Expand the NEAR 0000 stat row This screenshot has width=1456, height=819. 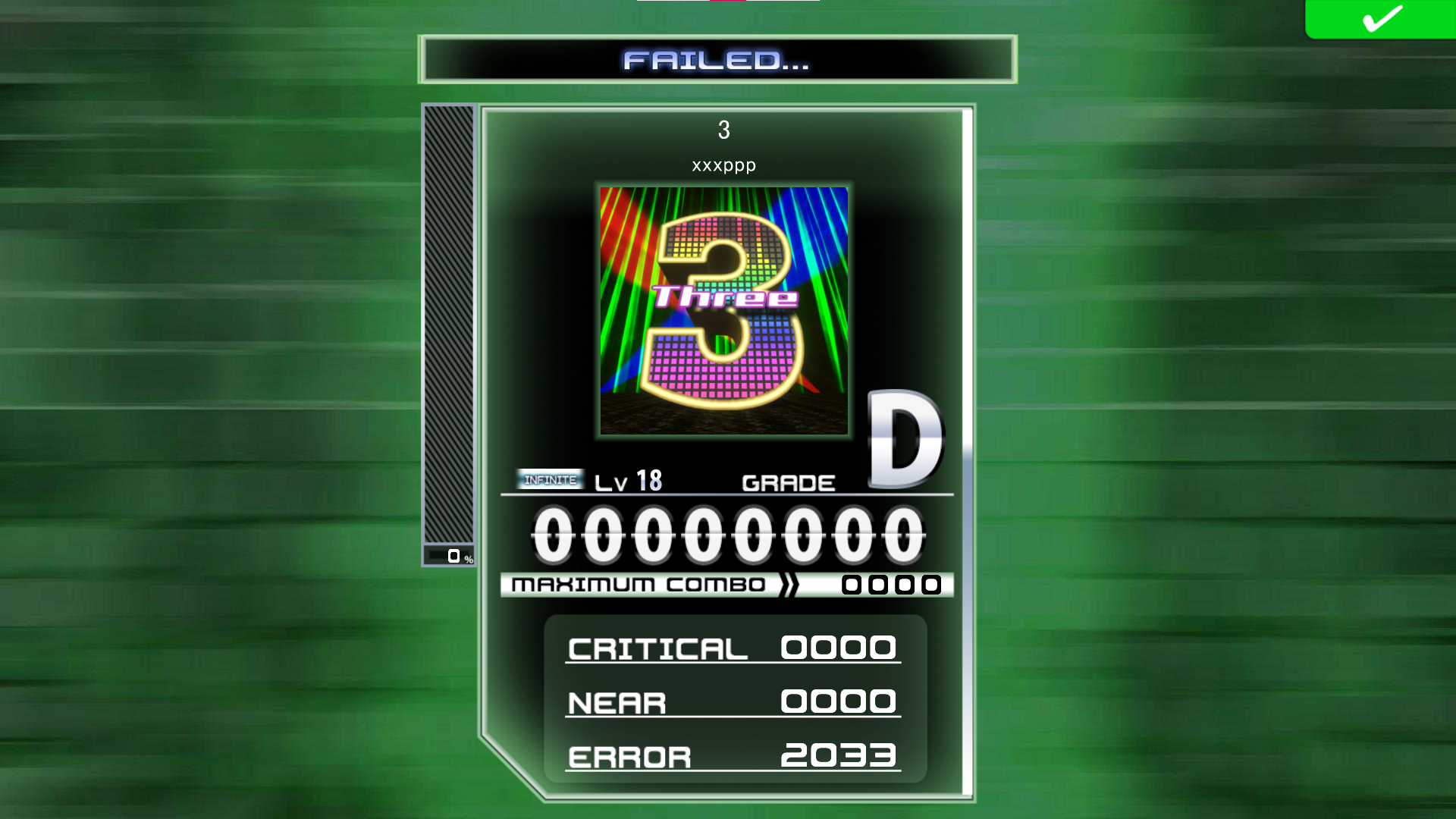732,701
